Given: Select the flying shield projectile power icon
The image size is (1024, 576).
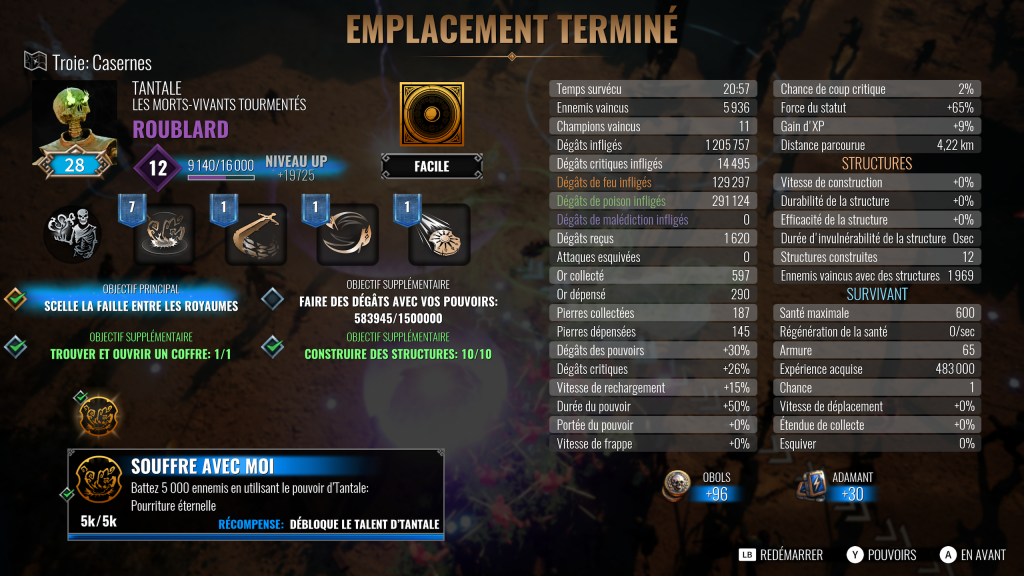Looking at the screenshot, I should click(439, 233).
